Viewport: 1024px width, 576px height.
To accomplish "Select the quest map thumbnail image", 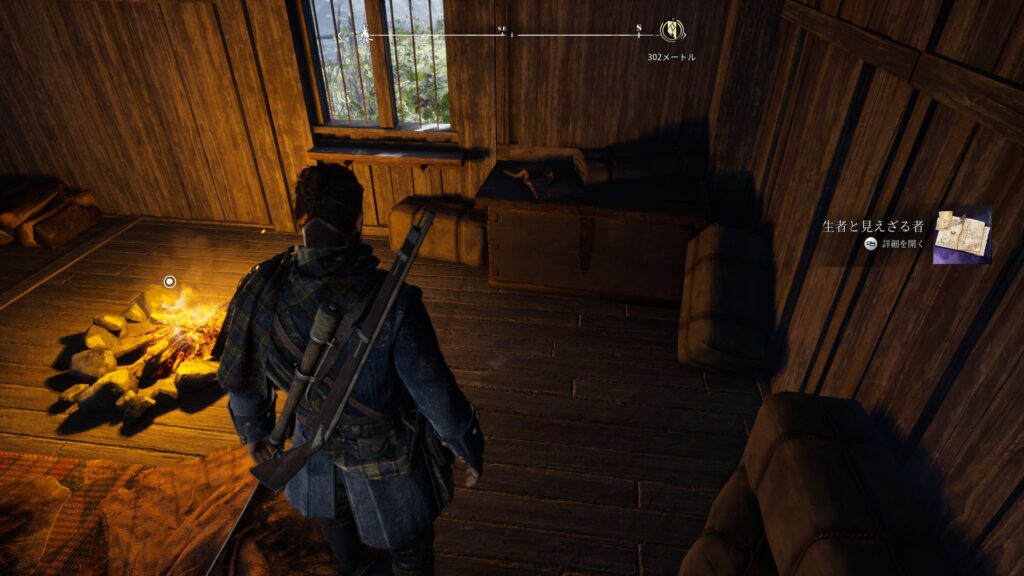I will 962,235.
